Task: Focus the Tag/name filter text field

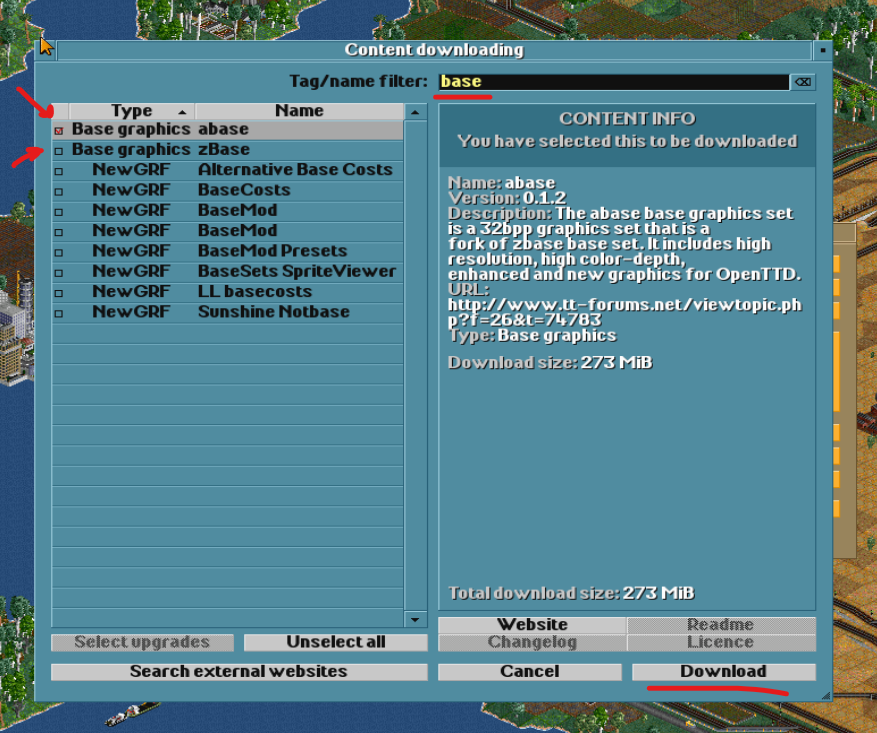Action: click(610, 82)
